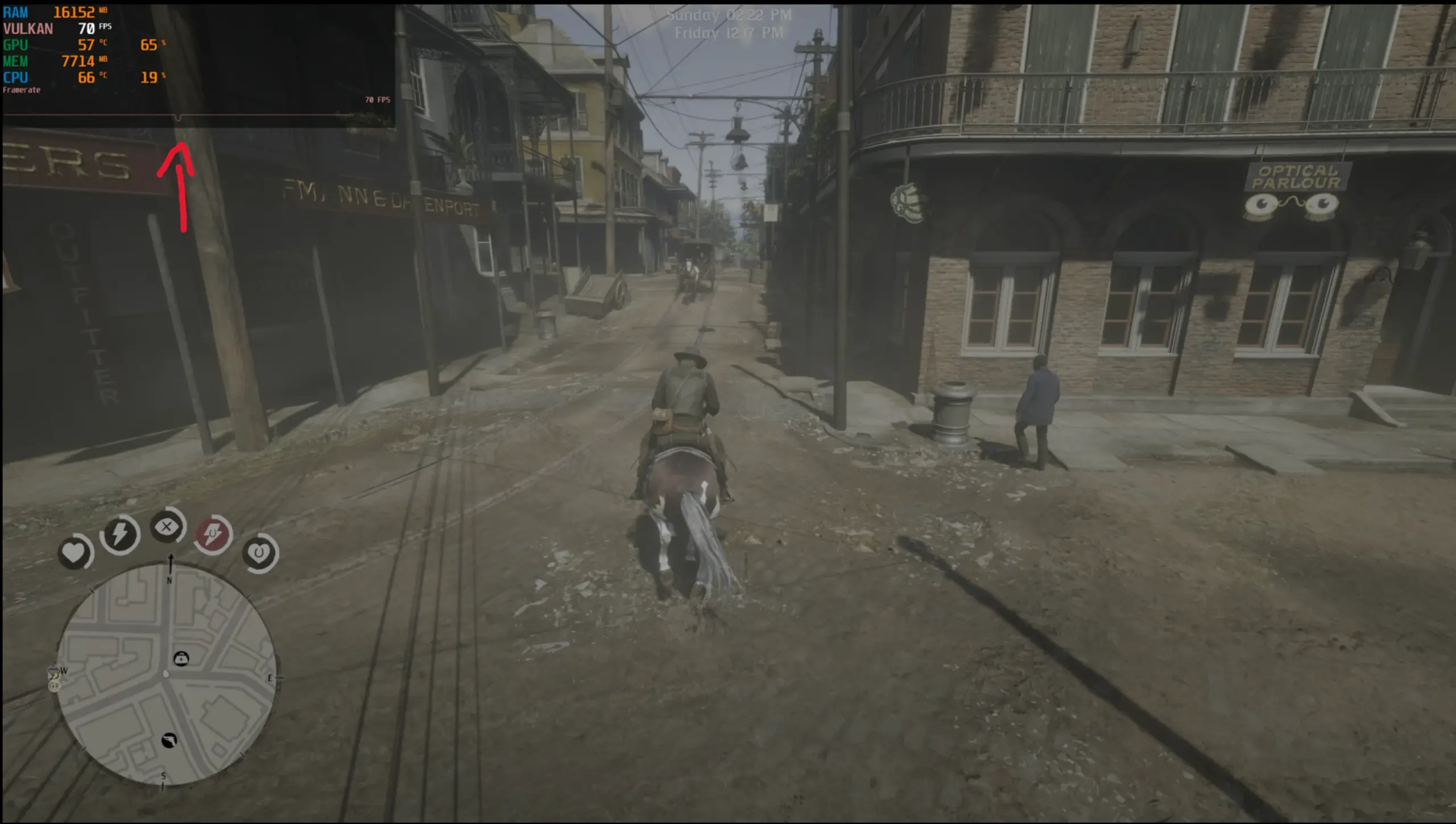Choose the gunsmith pistol marker on minimap
This screenshot has height=824, width=1456.
[x=169, y=740]
